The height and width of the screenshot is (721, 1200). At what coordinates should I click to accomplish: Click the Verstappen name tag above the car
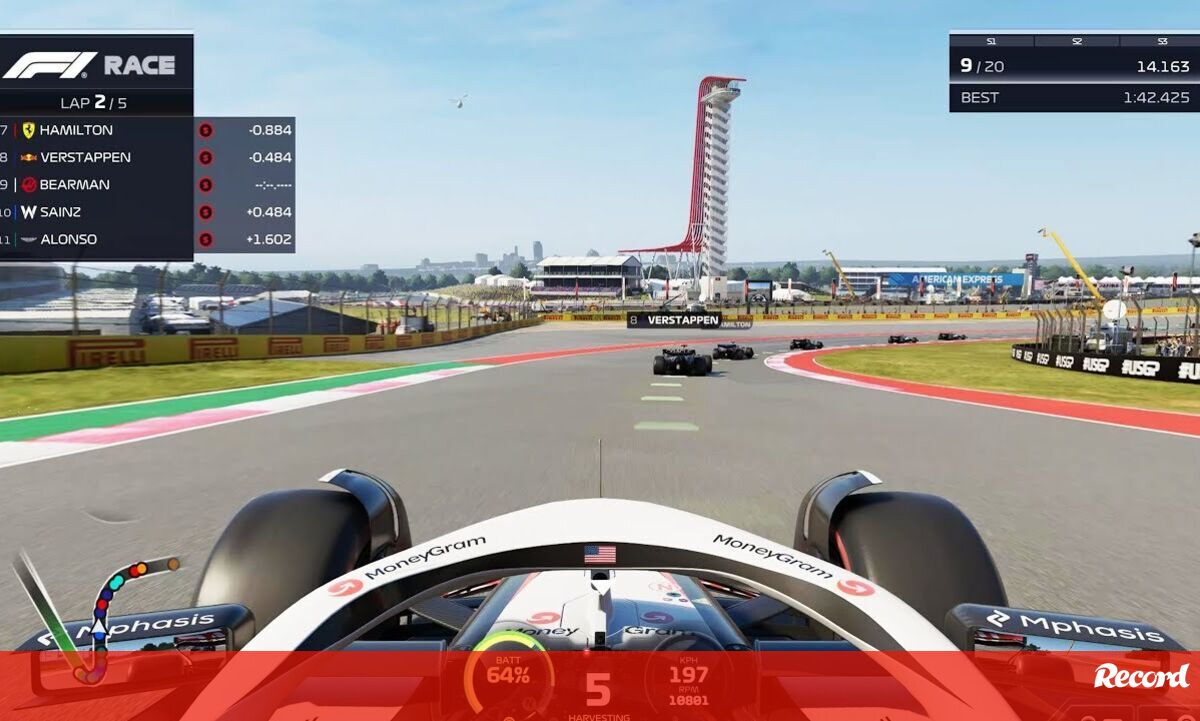pos(674,320)
